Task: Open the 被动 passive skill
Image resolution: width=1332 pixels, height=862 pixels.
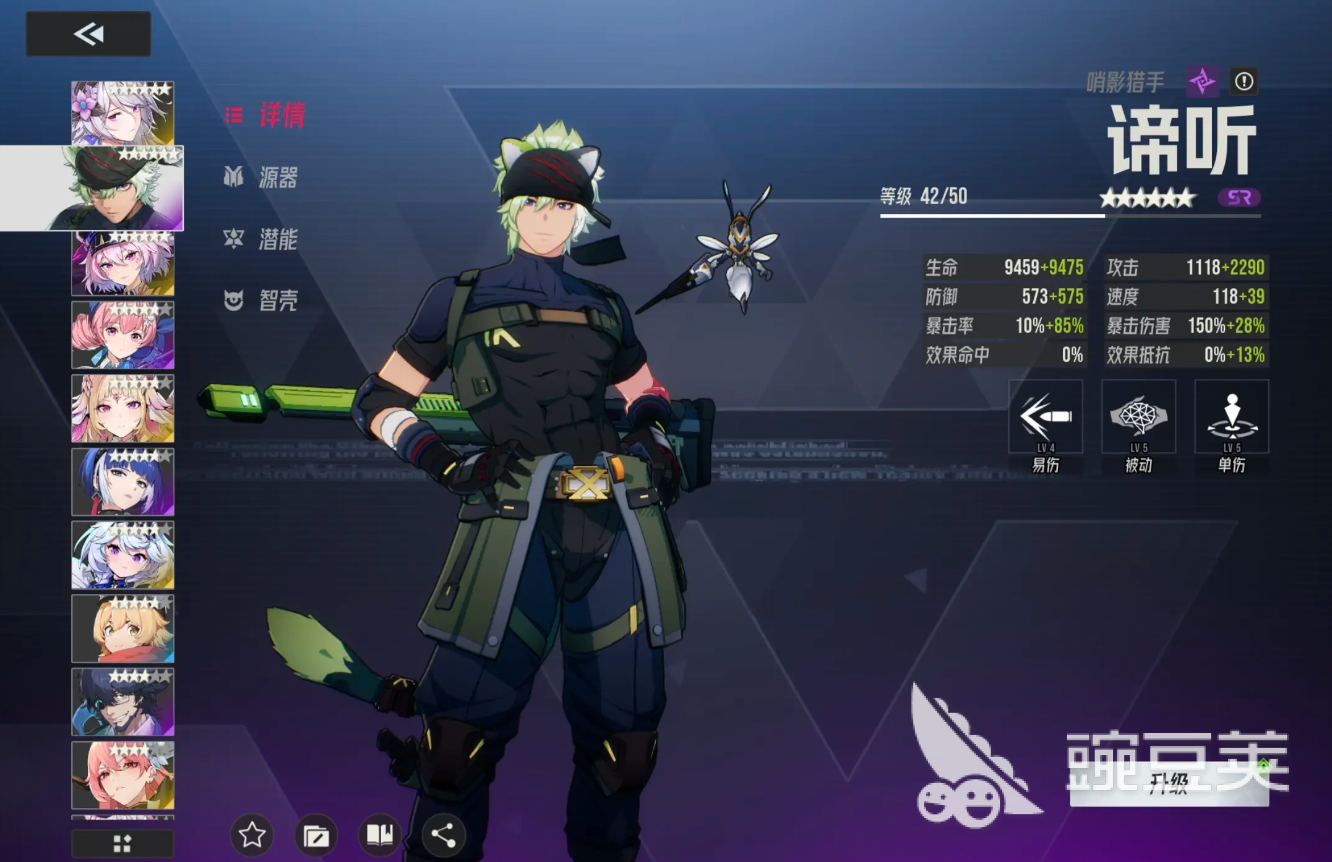Action: click(x=1138, y=417)
